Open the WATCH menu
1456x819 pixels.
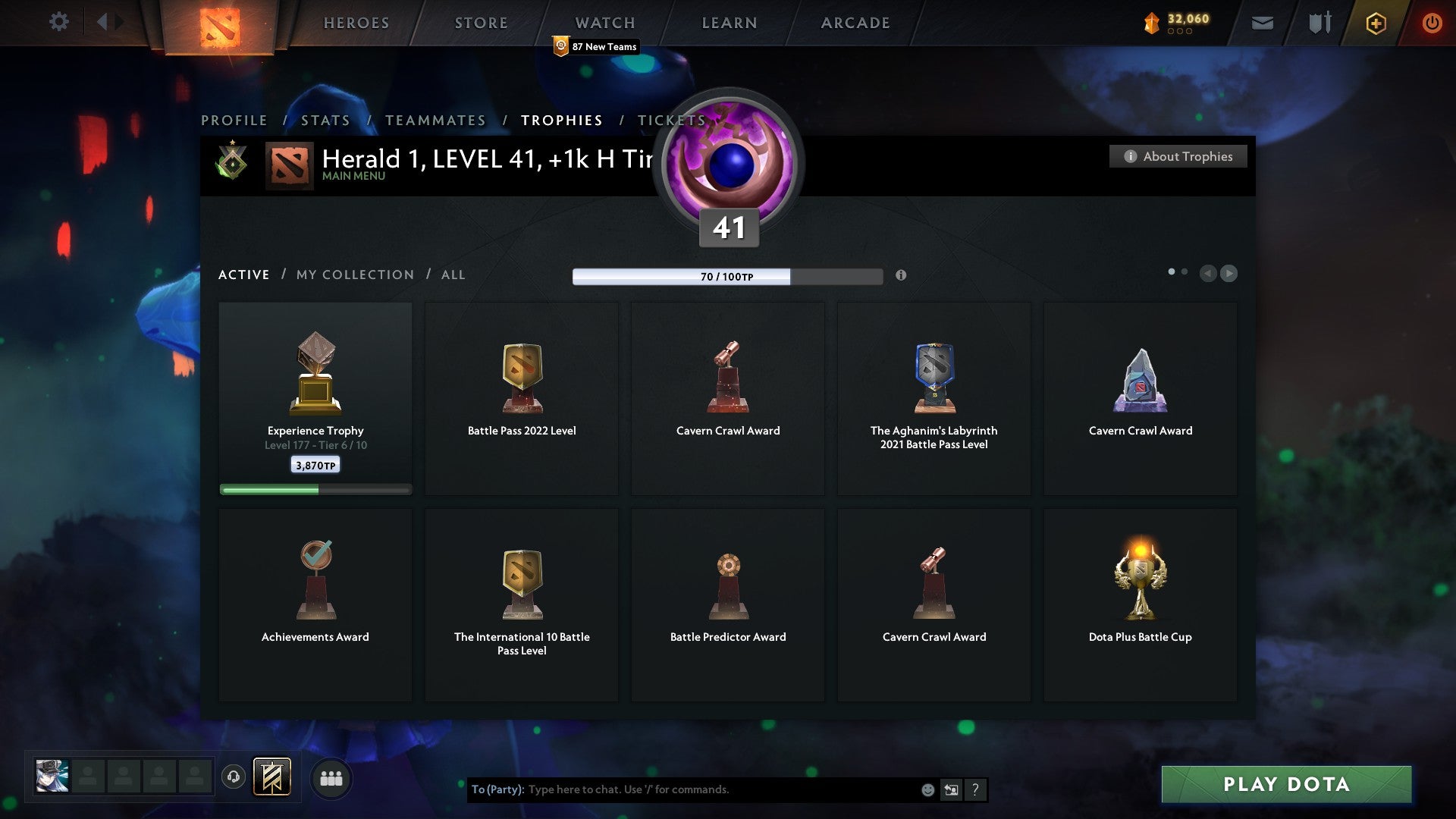604,22
